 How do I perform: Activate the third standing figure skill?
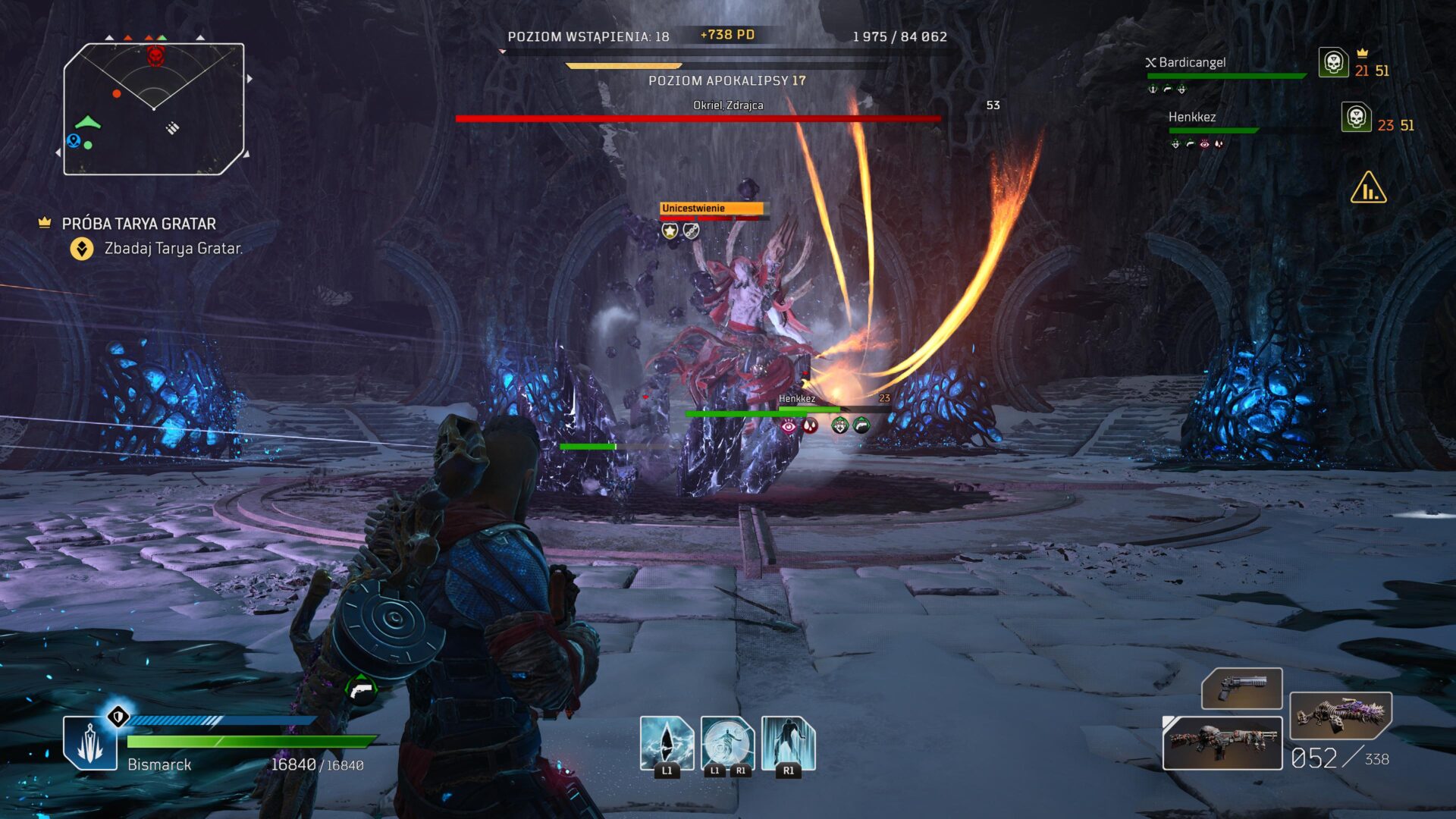click(x=788, y=743)
